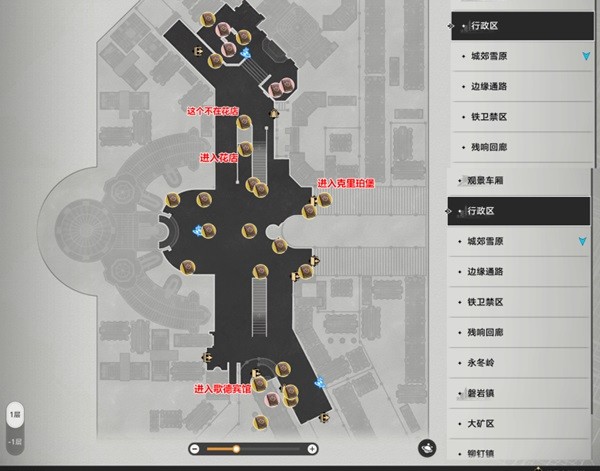Screen dimensions: 600x471
Task: Switch to basement floor -1层
Action: [x=15, y=441]
